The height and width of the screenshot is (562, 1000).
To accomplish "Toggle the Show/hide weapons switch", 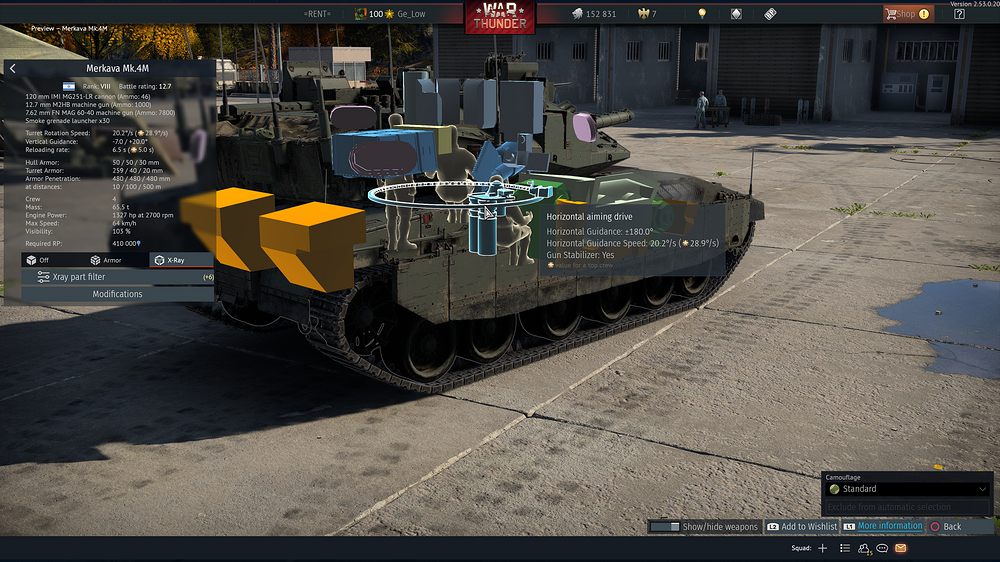I will [704, 526].
